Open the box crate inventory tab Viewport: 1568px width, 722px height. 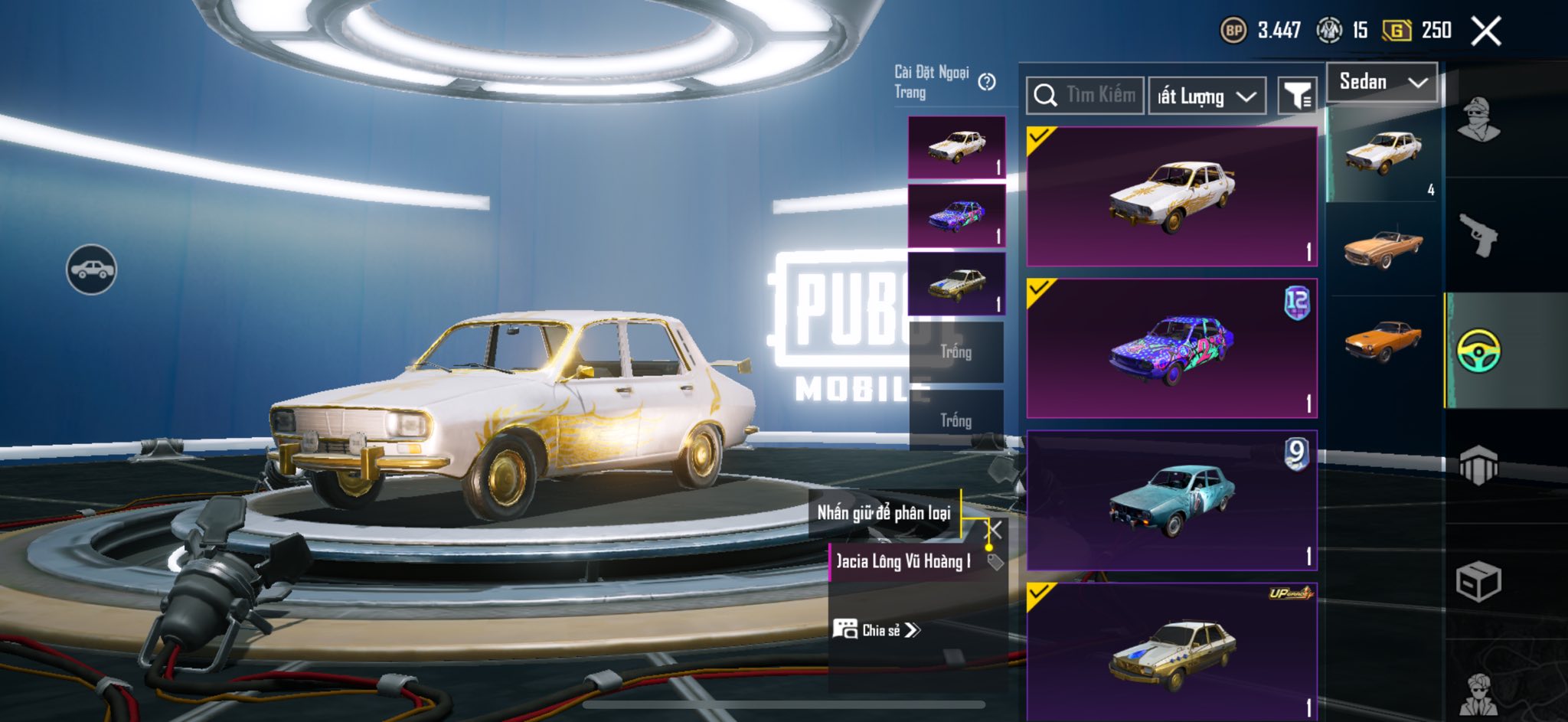1478,582
